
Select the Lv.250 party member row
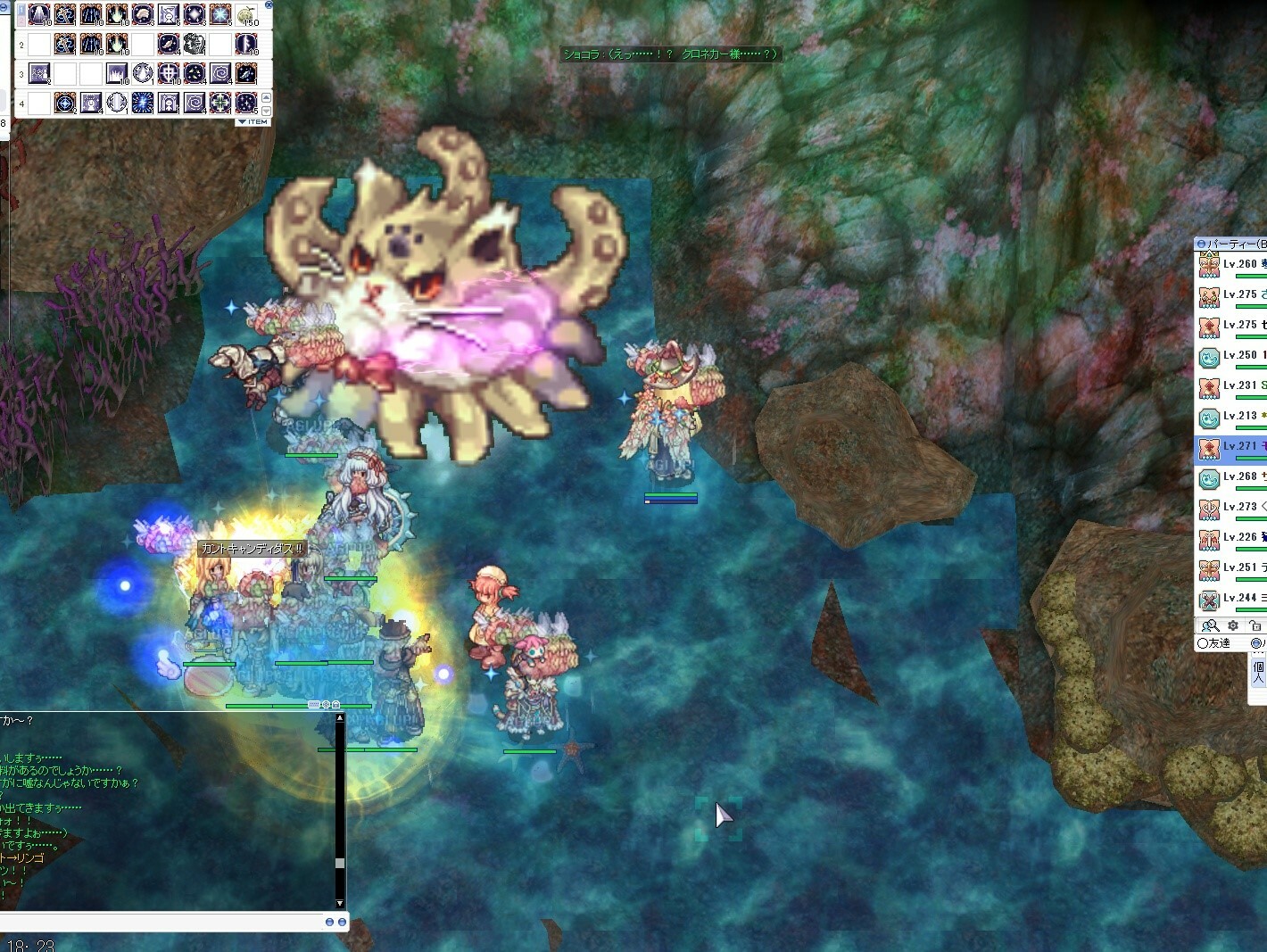point(1236,356)
